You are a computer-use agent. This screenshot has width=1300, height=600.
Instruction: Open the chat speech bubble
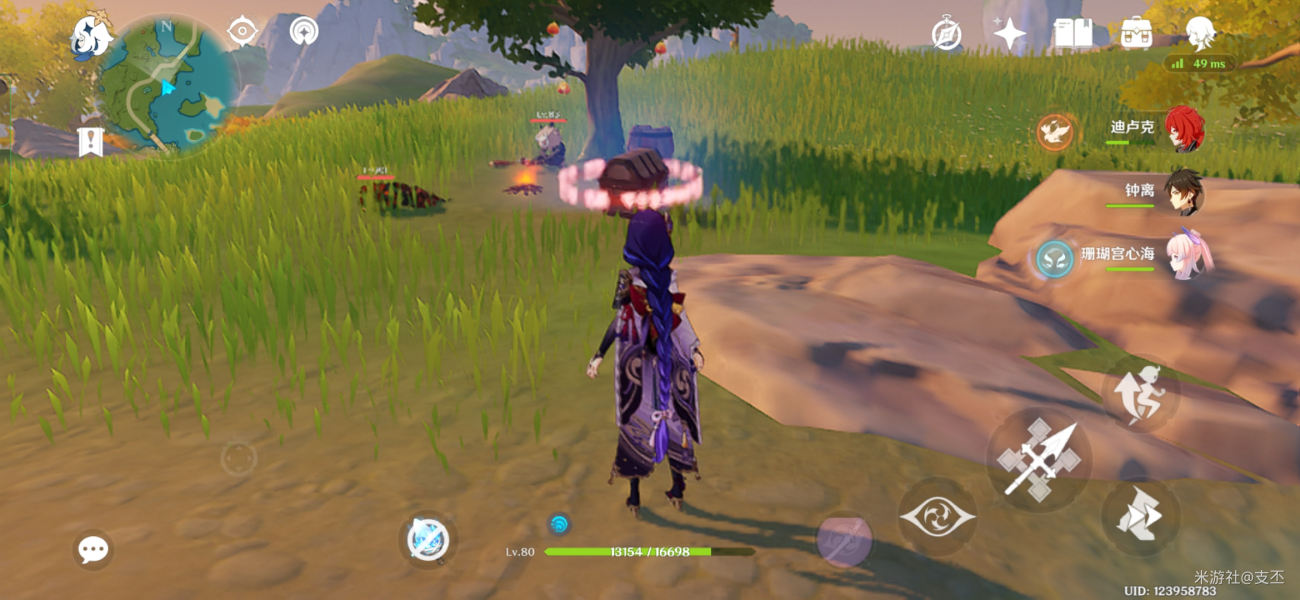pos(93,549)
